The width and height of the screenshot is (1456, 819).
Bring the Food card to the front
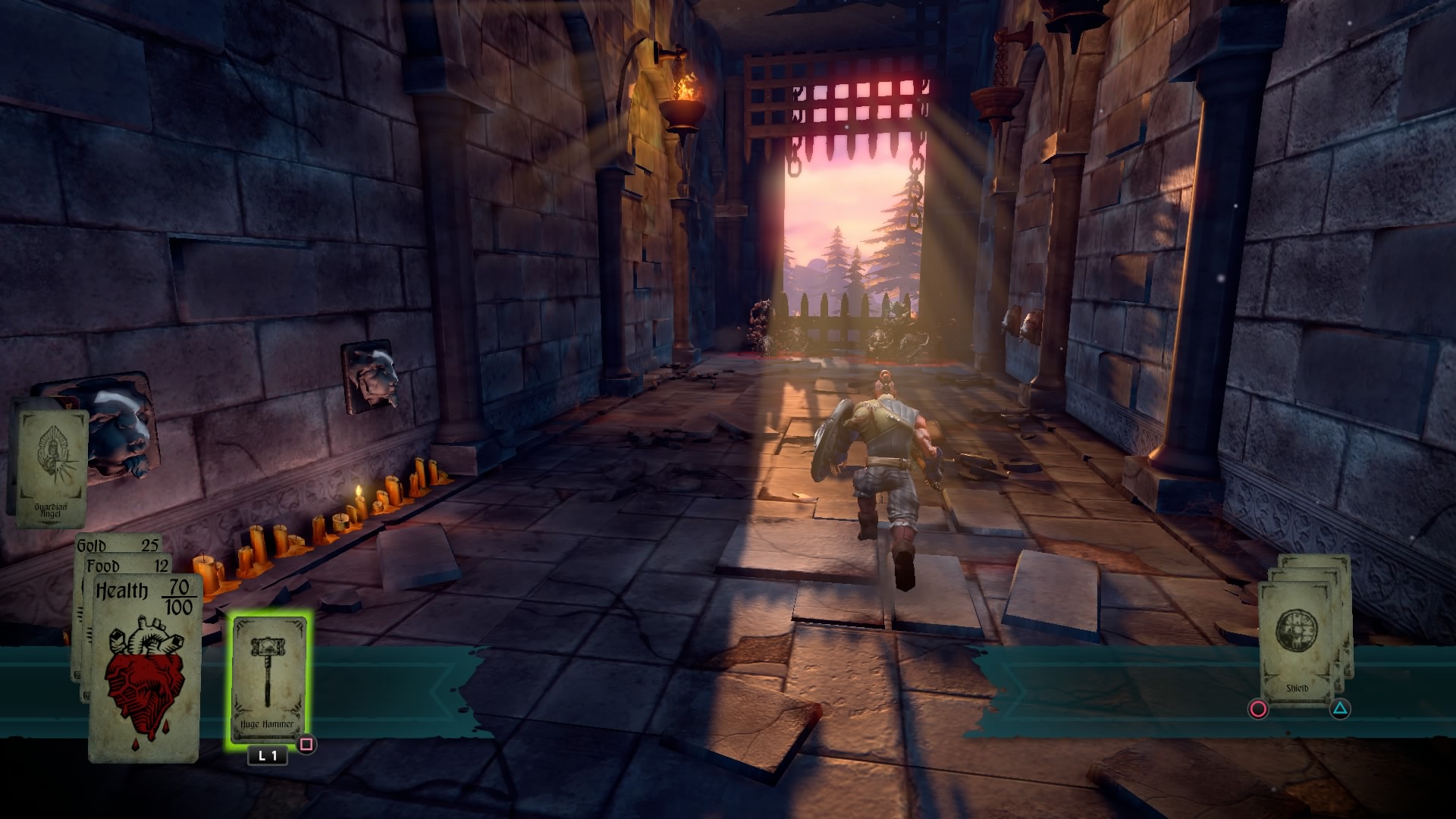click(129, 565)
